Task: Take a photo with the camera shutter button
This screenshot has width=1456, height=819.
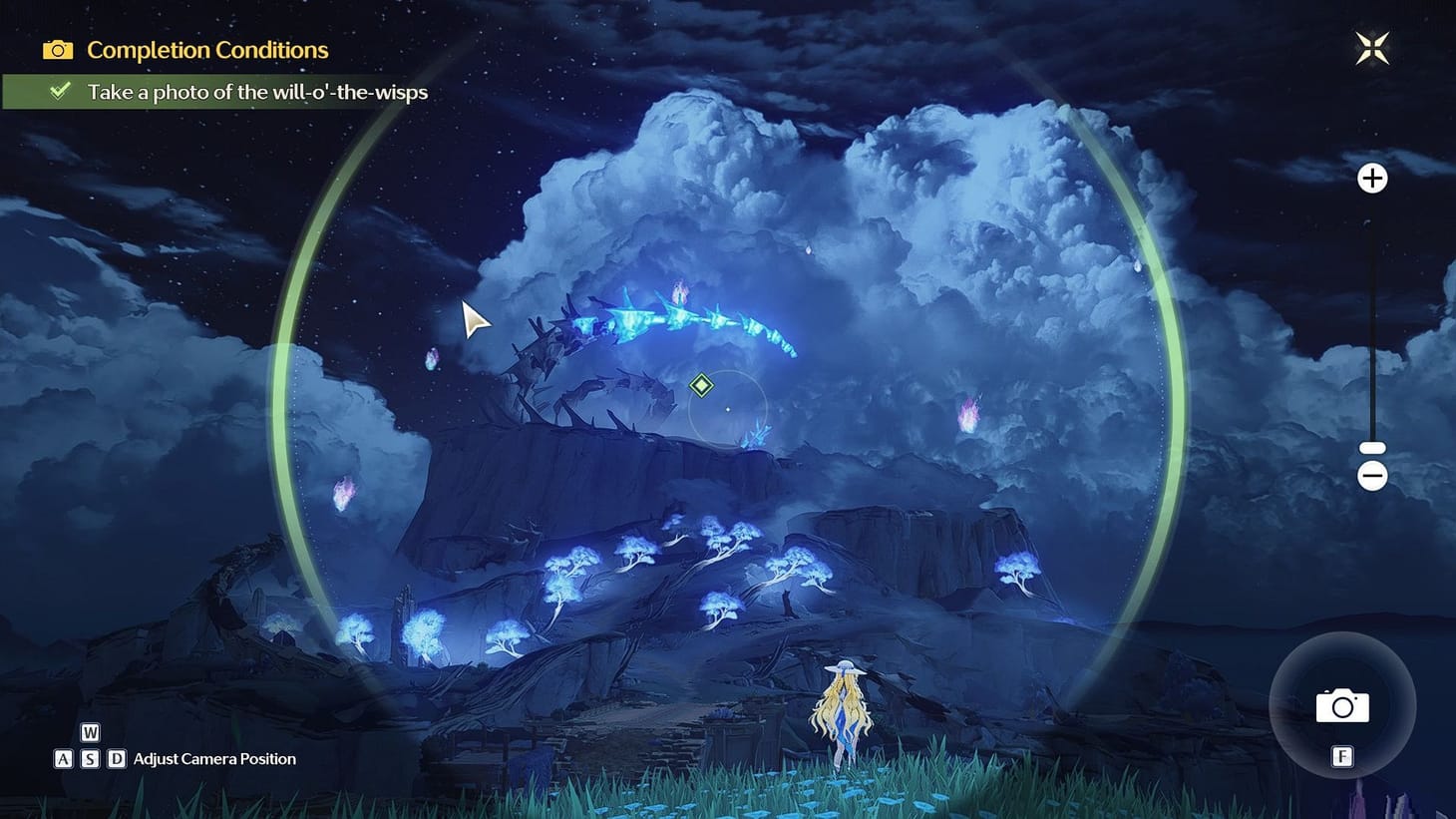Action: 1342,705
